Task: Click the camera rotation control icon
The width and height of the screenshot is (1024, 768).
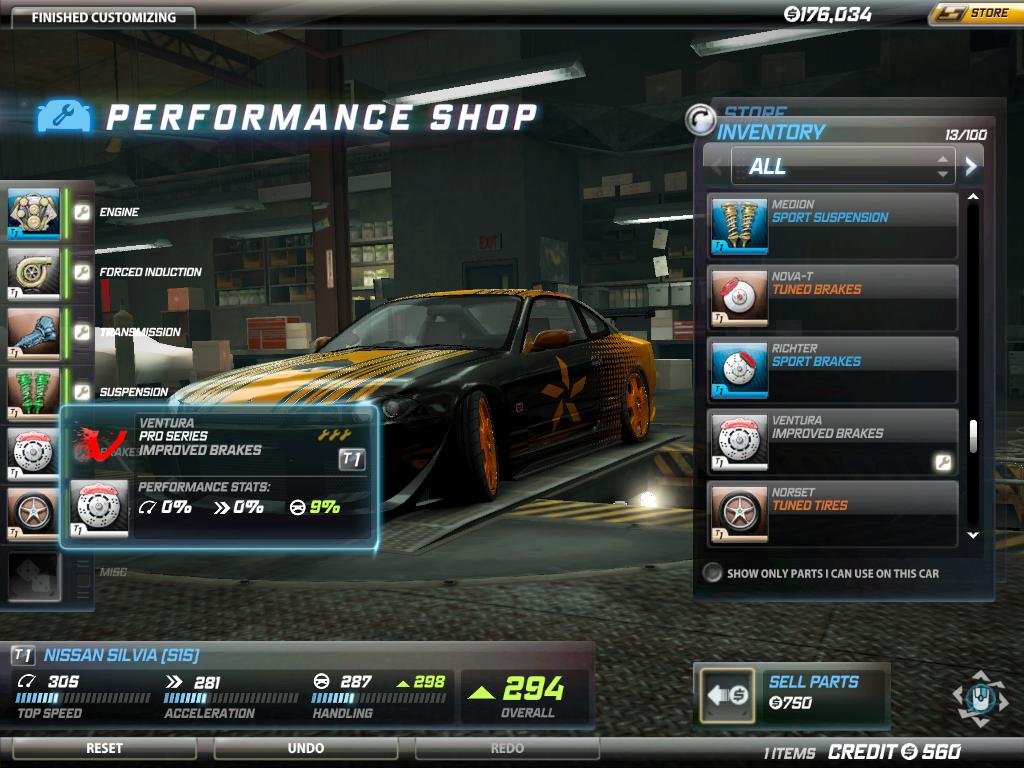Action: [x=980, y=697]
